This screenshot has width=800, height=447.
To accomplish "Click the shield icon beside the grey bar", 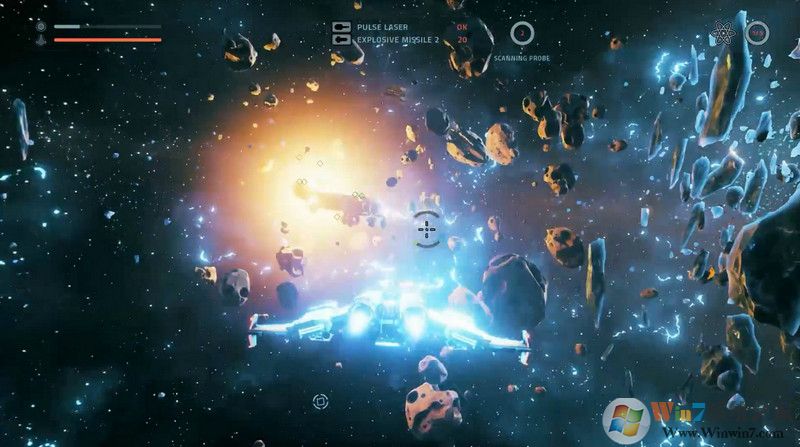I will (41, 26).
